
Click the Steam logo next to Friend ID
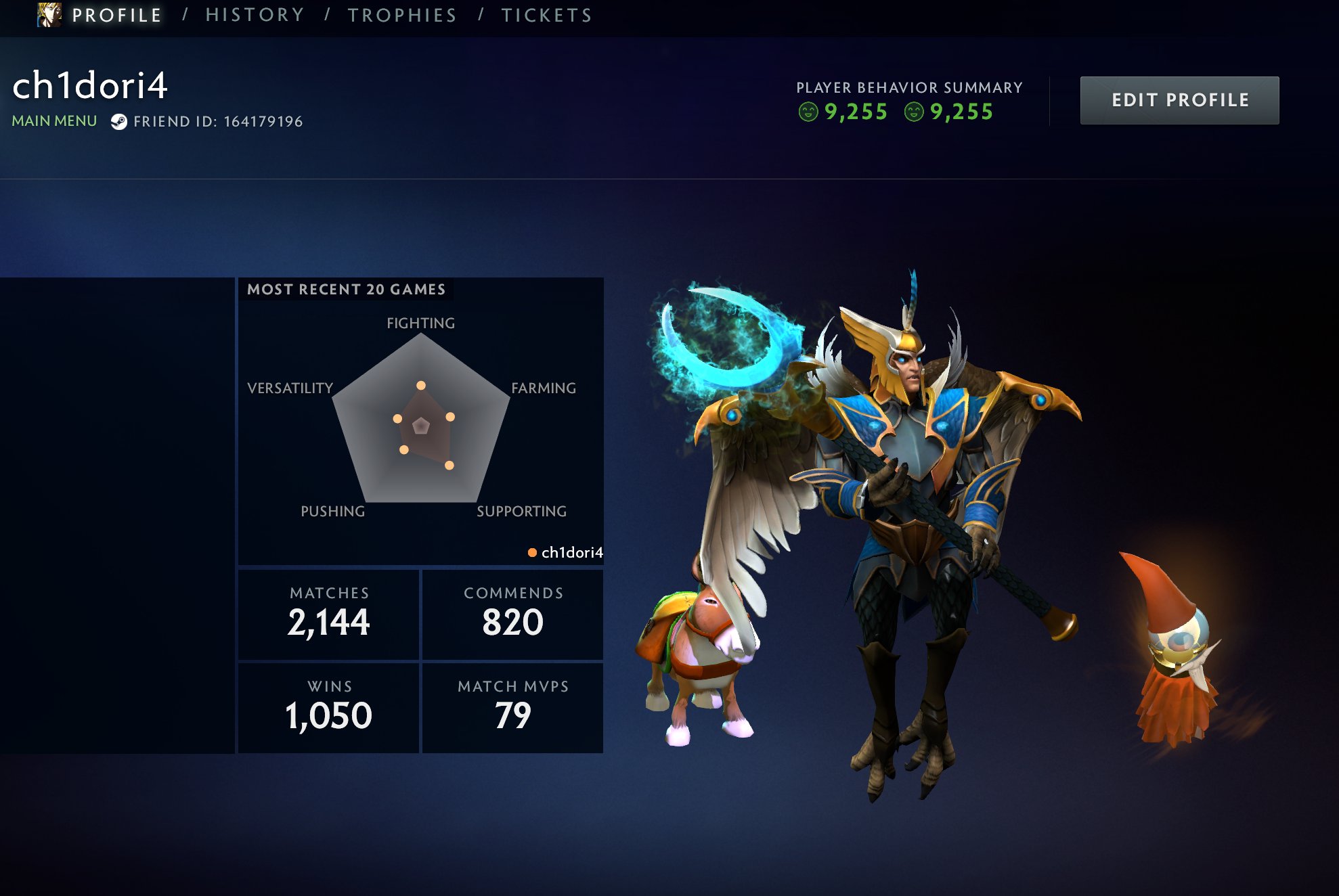(x=120, y=122)
